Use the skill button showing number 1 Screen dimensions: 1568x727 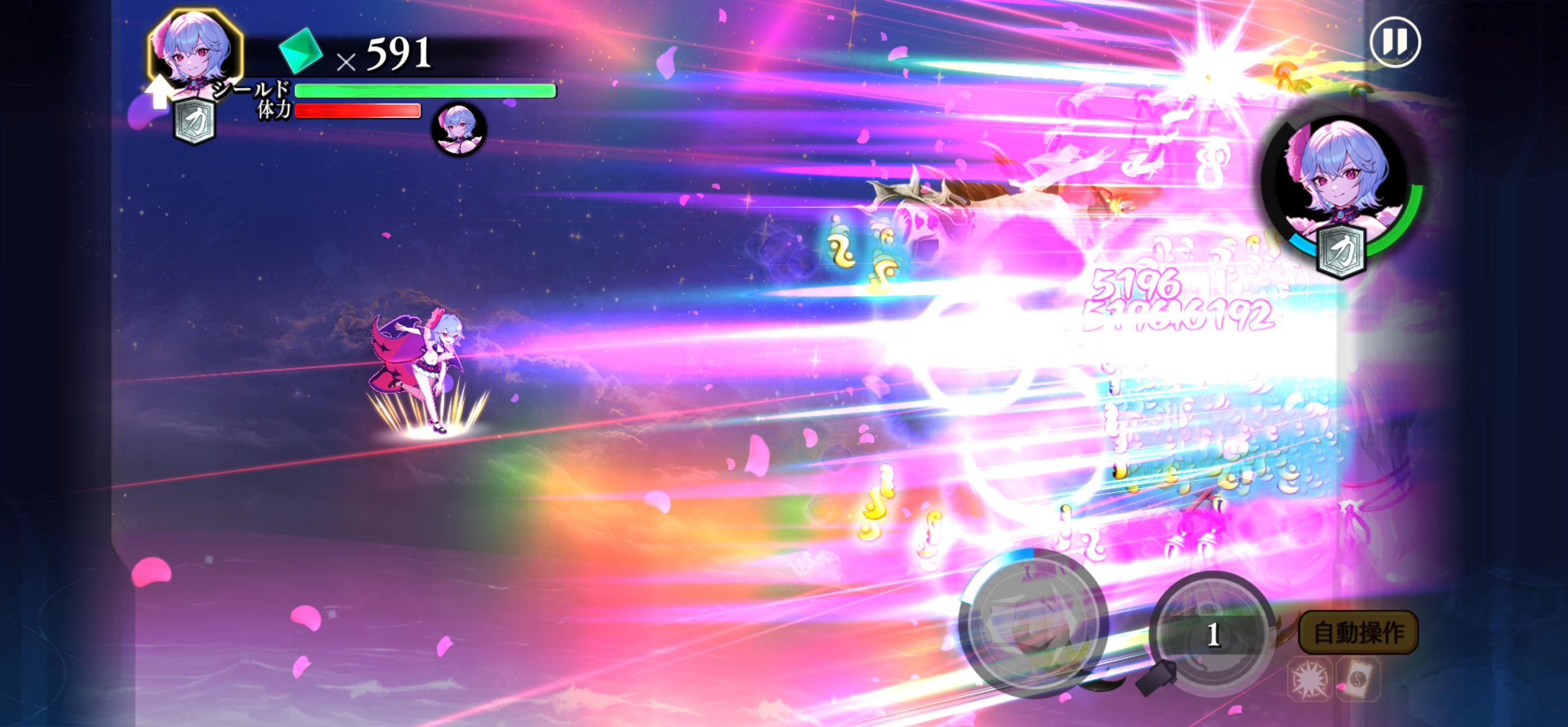point(1212,634)
